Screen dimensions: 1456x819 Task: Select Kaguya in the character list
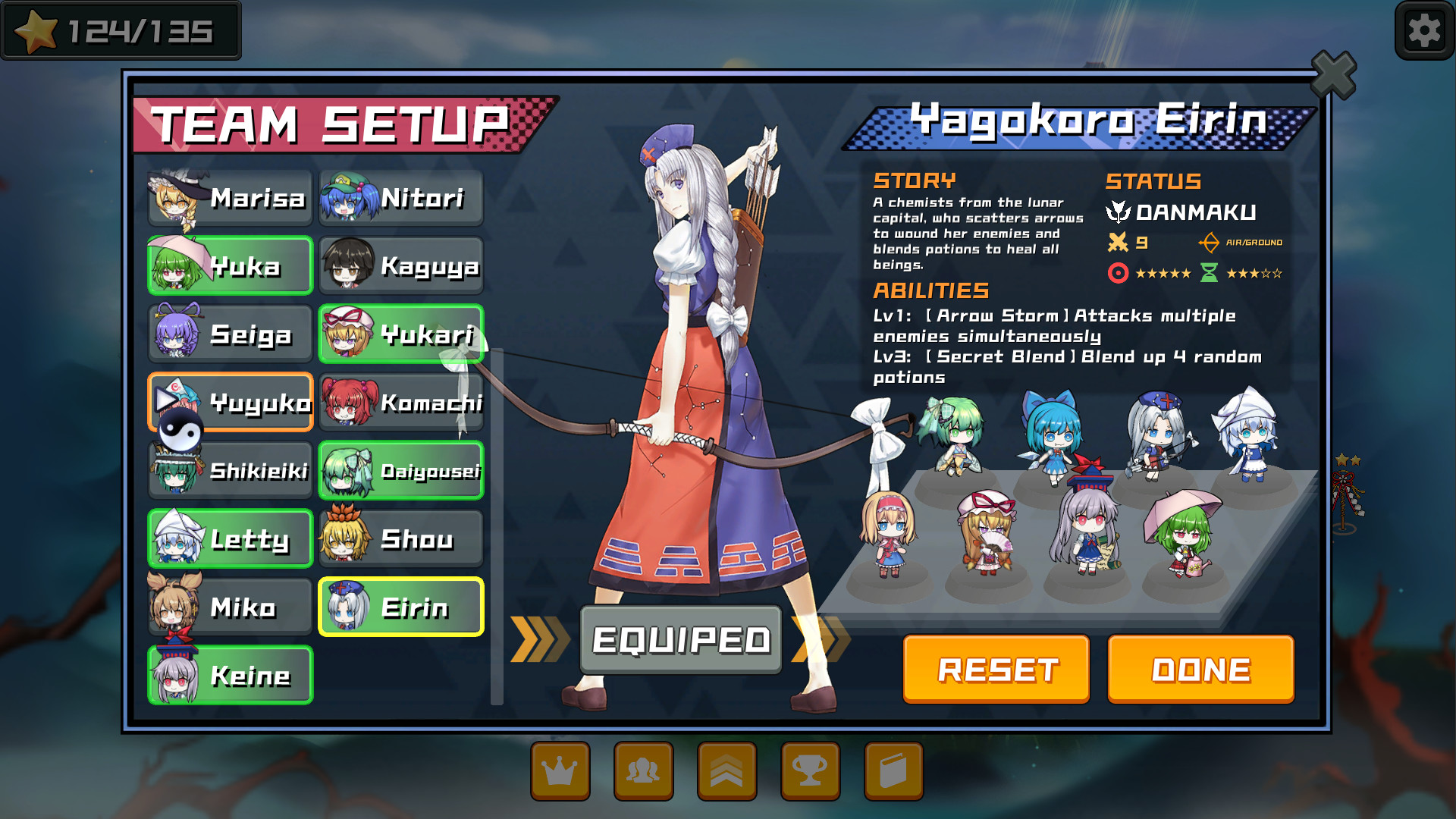[401, 266]
